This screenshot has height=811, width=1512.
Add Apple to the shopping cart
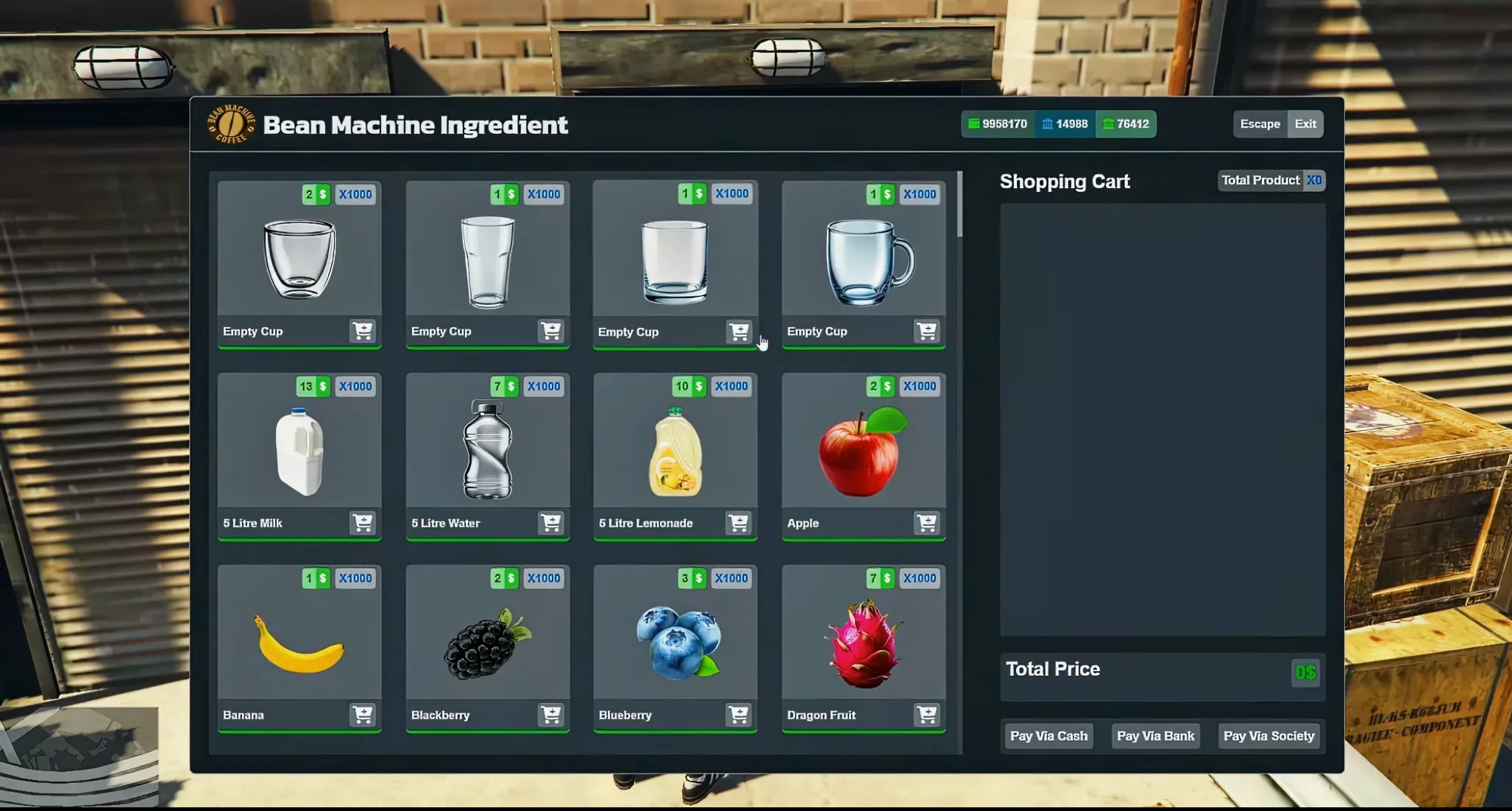(927, 523)
